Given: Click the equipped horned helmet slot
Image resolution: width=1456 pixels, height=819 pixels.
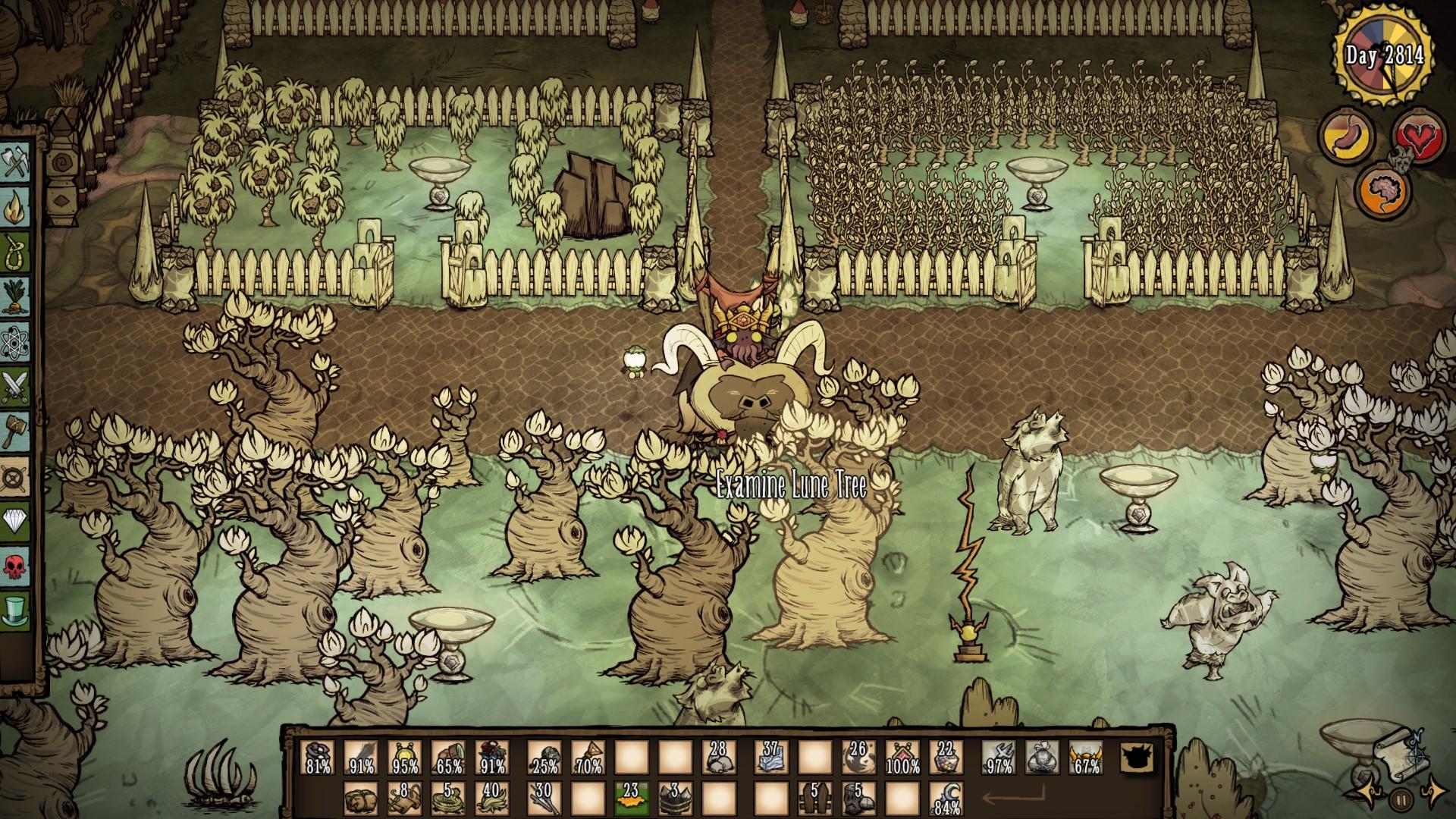Looking at the screenshot, I should click(1086, 757).
